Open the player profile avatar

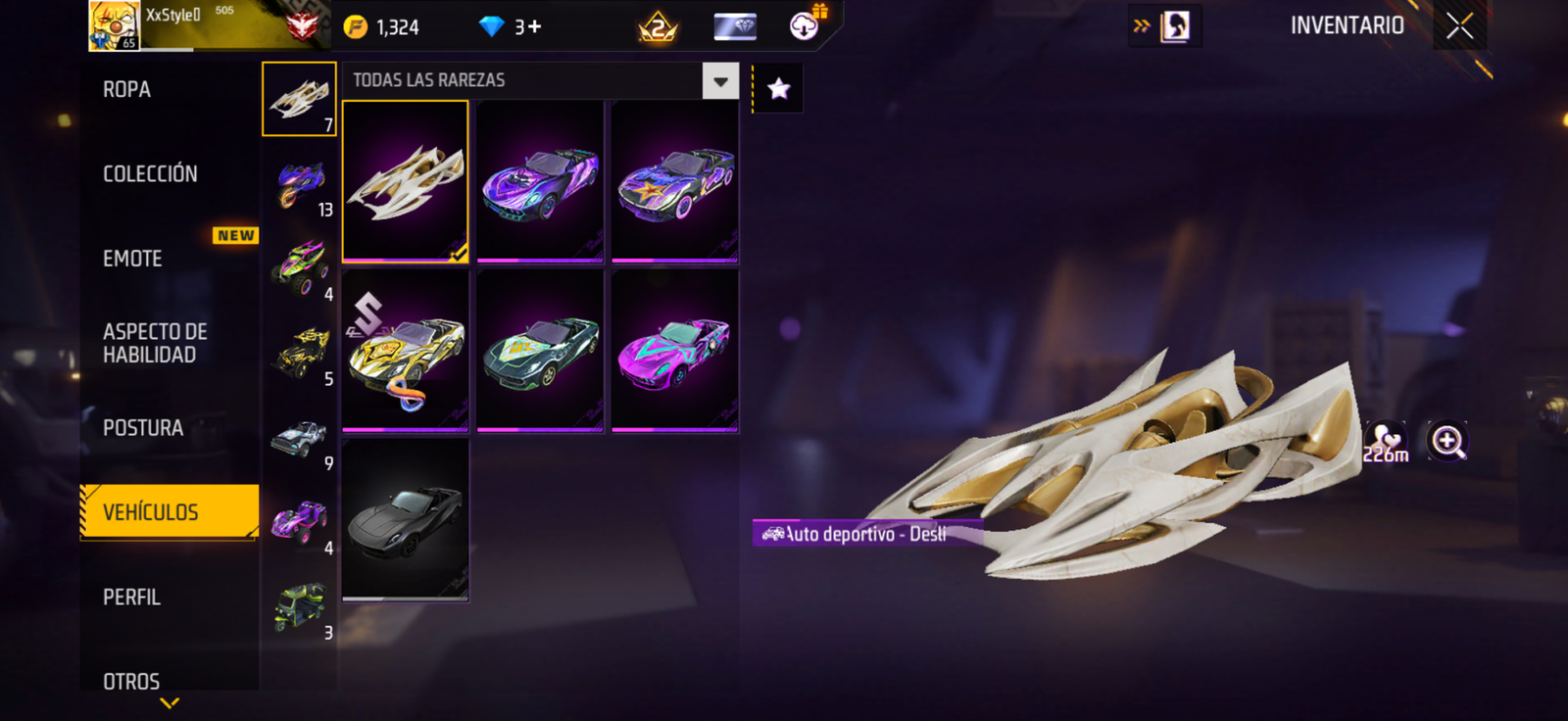click(114, 25)
